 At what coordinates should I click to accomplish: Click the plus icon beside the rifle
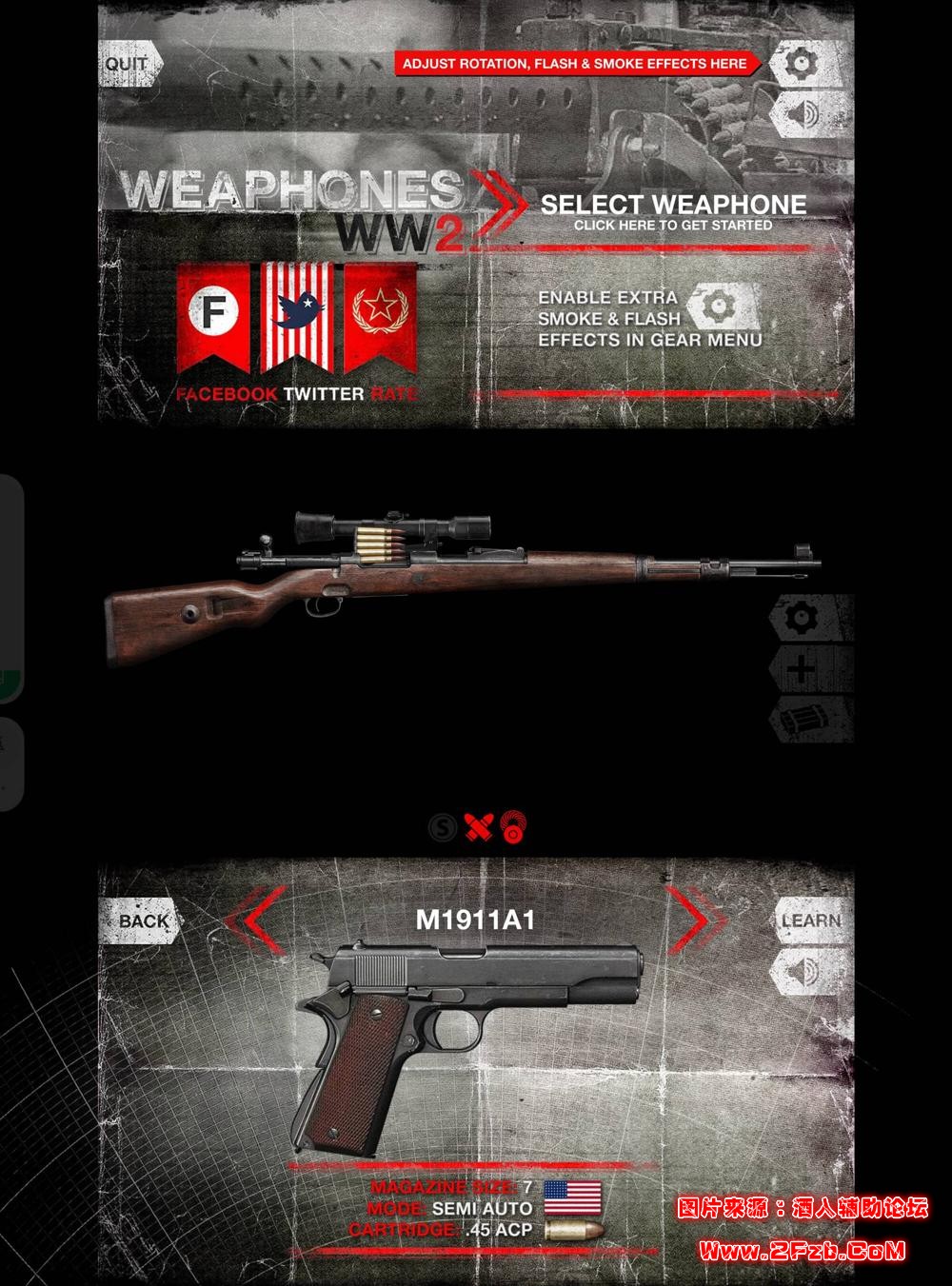point(803,669)
